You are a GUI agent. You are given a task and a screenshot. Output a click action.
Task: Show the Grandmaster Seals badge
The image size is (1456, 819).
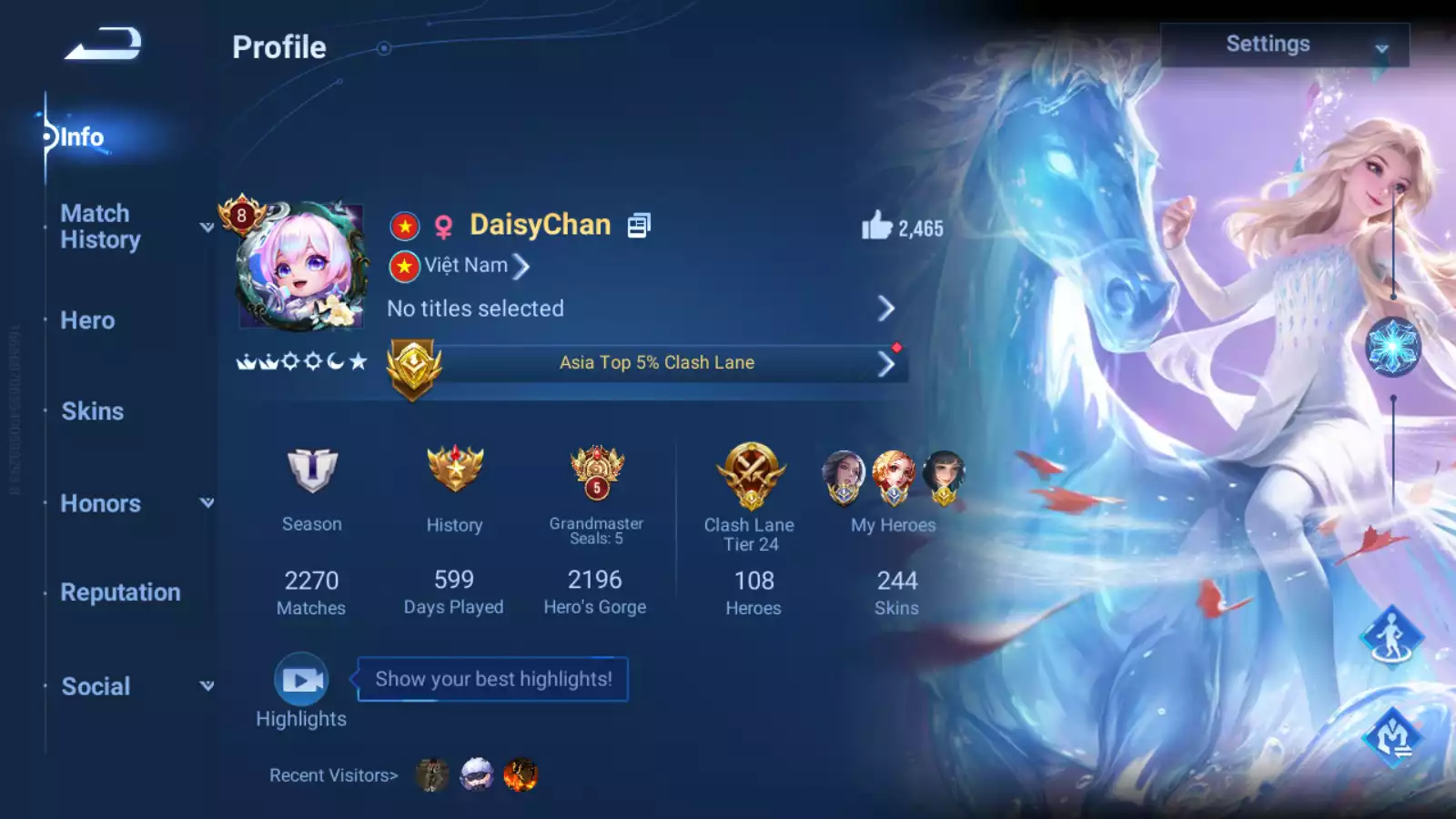click(596, 471)
